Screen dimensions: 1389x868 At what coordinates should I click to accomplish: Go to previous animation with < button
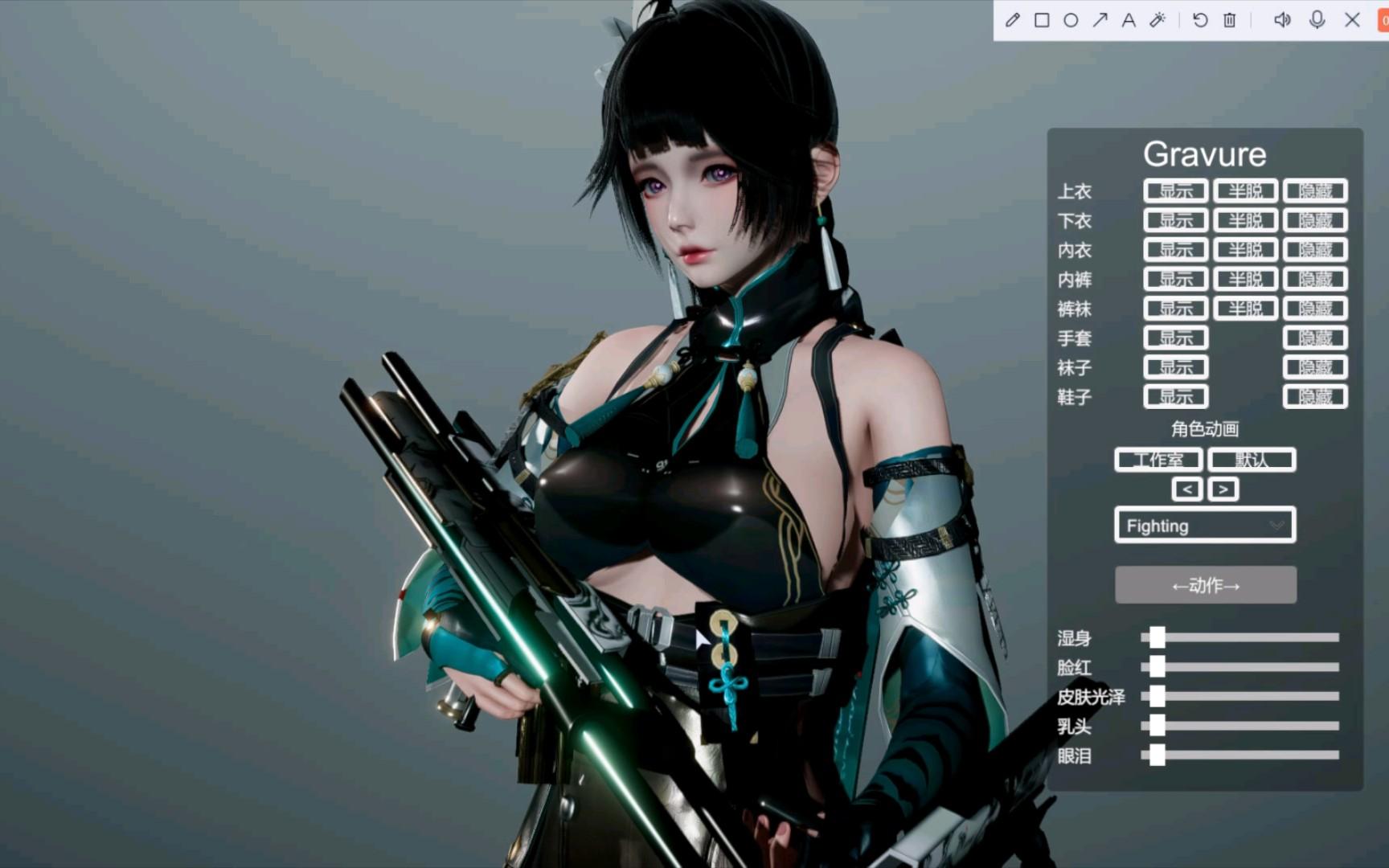[1187, 489]
